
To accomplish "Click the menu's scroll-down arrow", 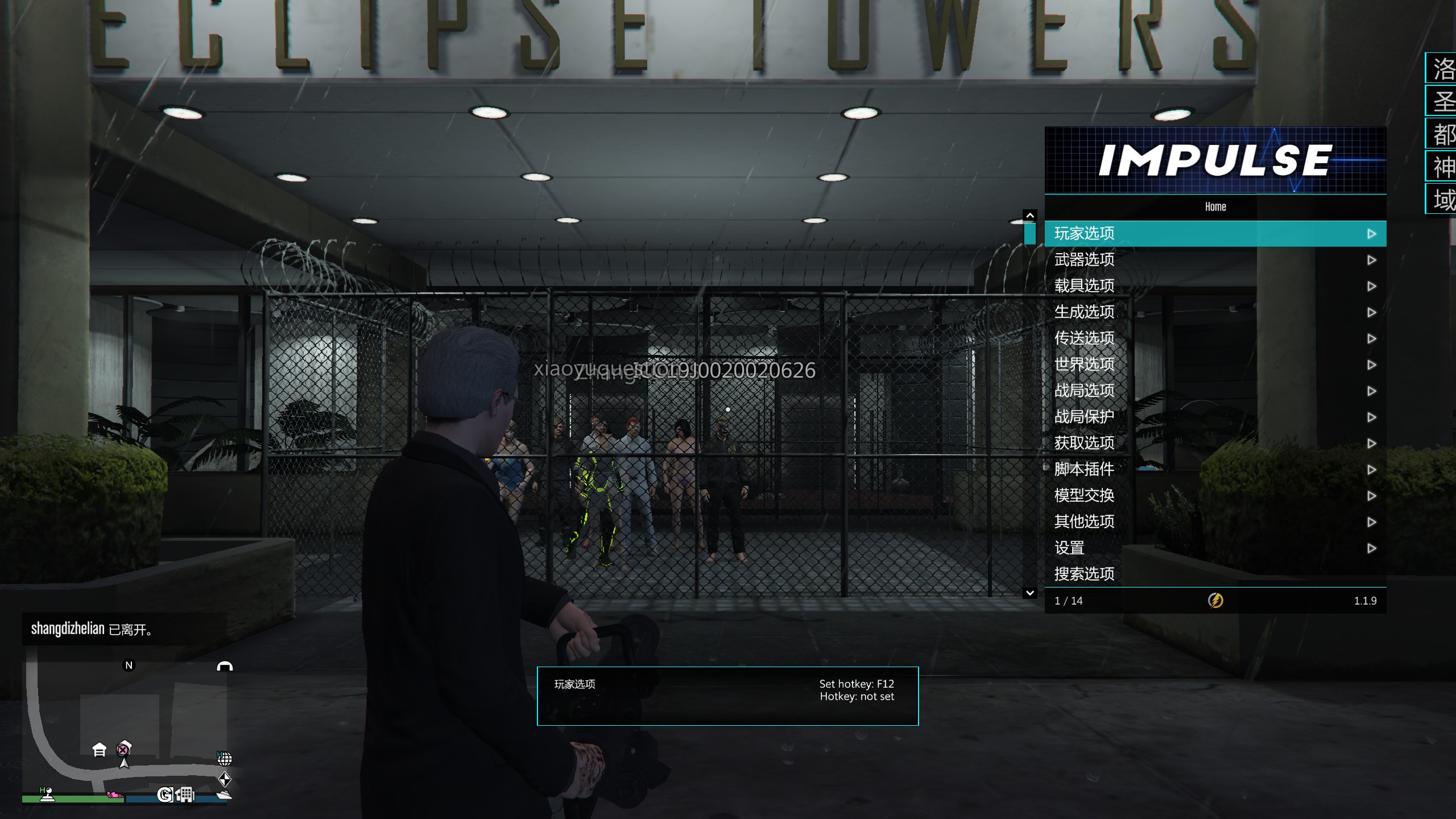I will click(1029, 593).
